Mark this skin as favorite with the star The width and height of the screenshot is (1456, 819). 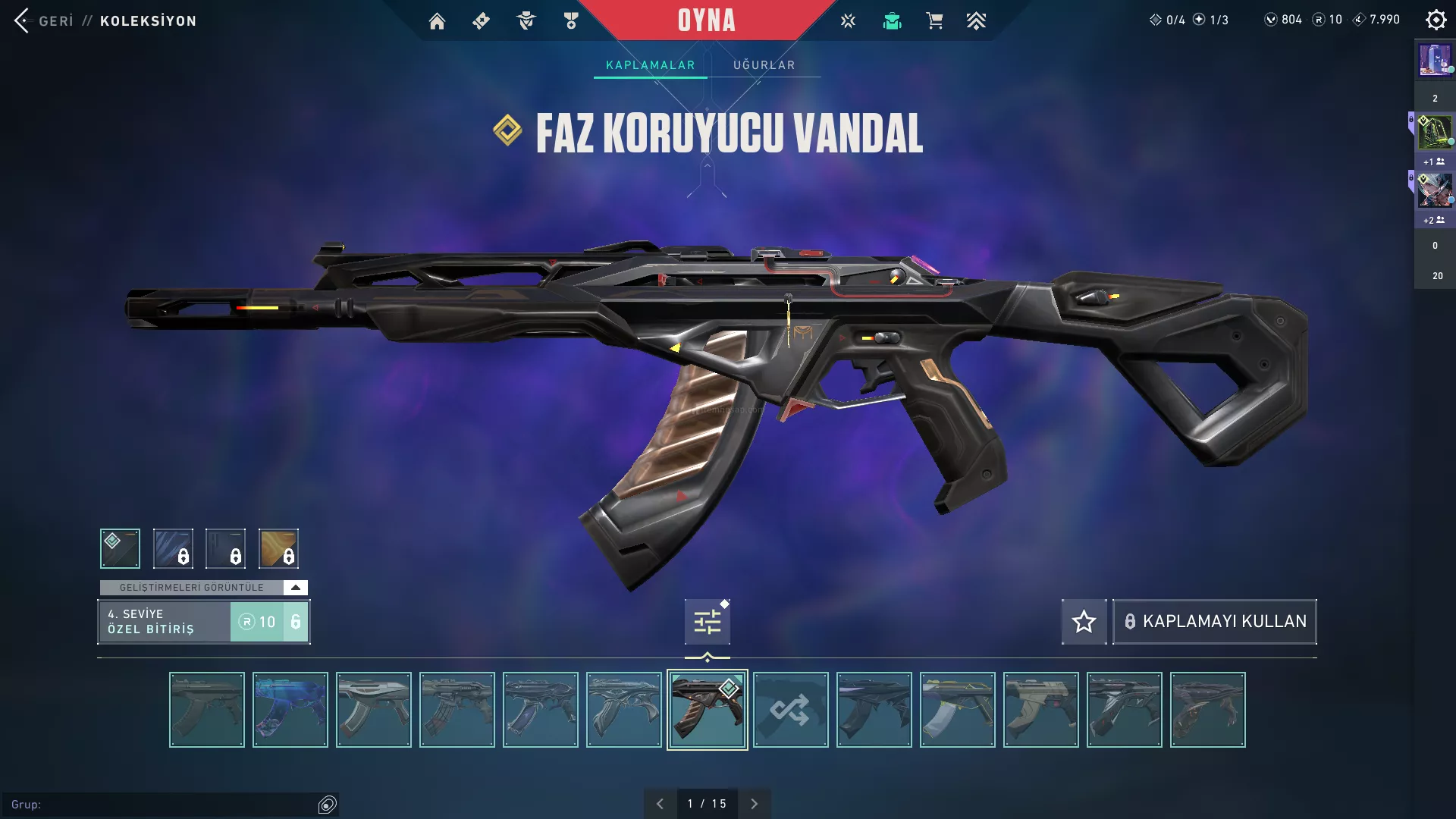click(x=1084, y=622)
